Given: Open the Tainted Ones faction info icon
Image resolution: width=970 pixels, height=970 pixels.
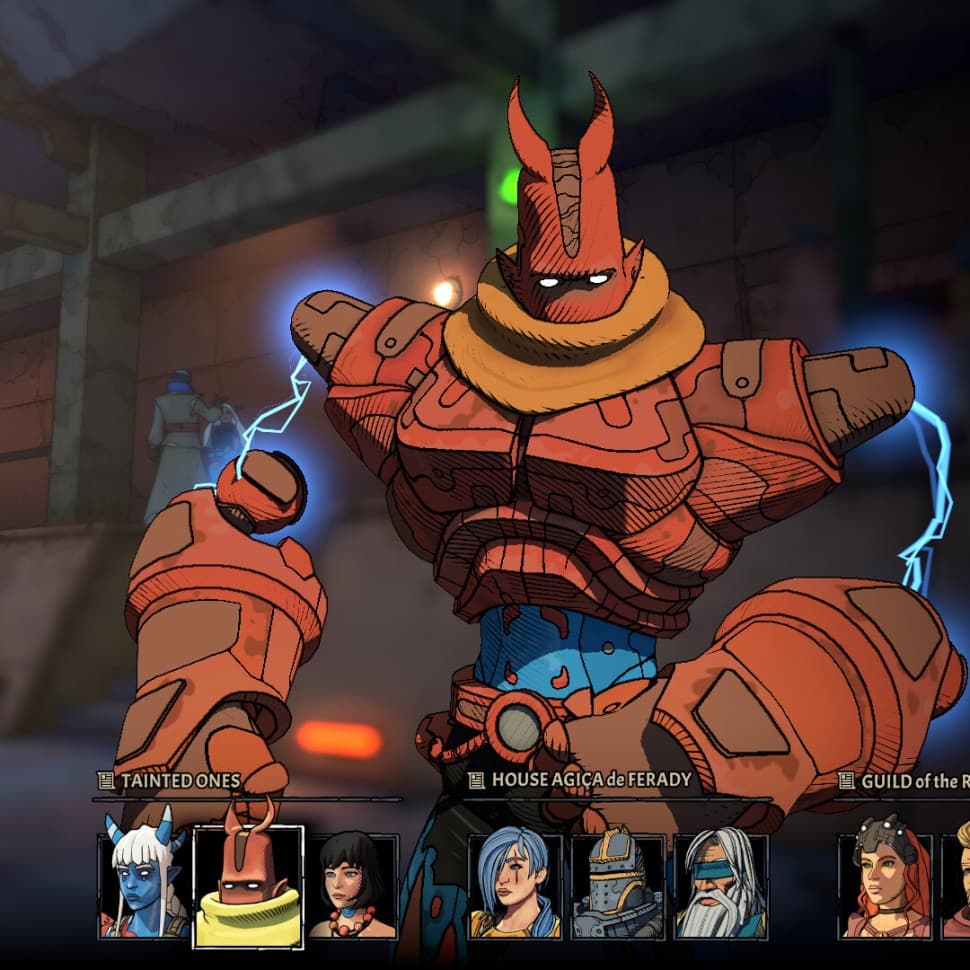Looking at the screenshot, I should [x=105, y=780].
